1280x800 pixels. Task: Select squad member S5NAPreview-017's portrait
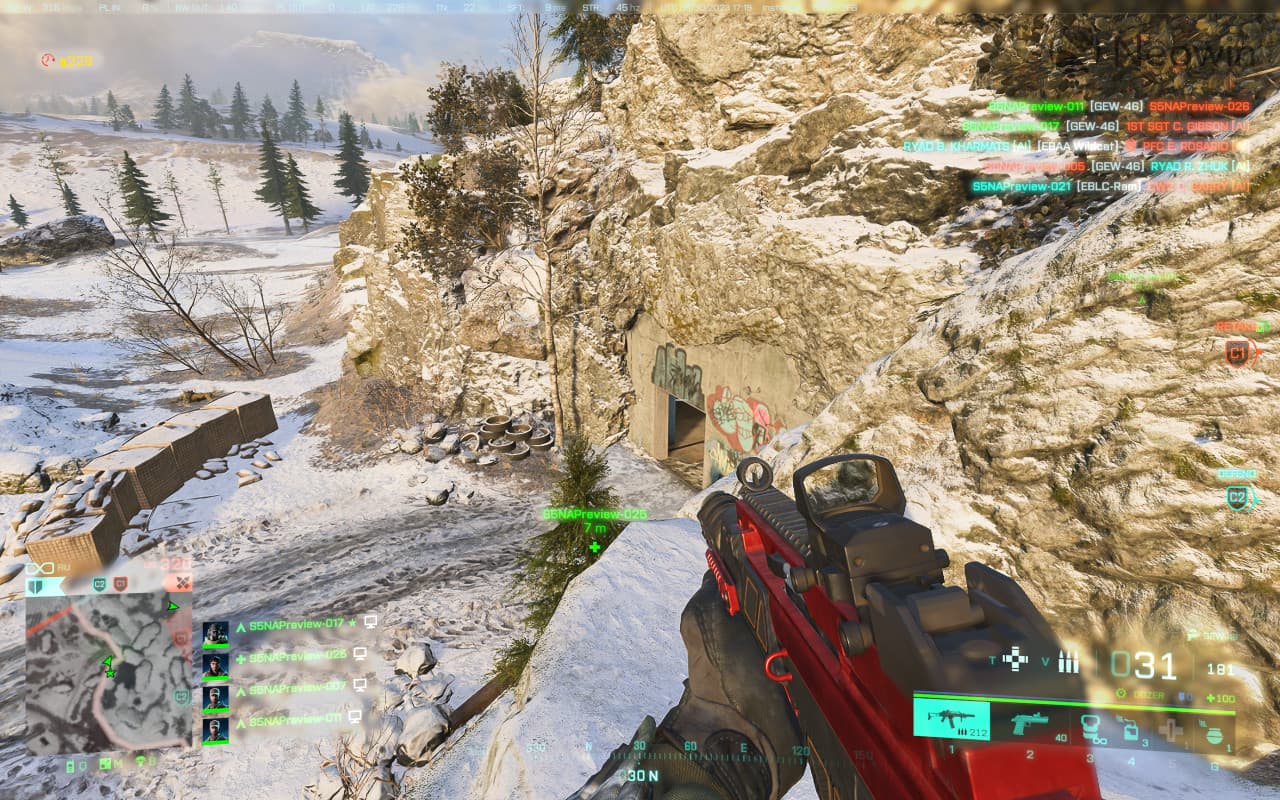click(215, 634)
